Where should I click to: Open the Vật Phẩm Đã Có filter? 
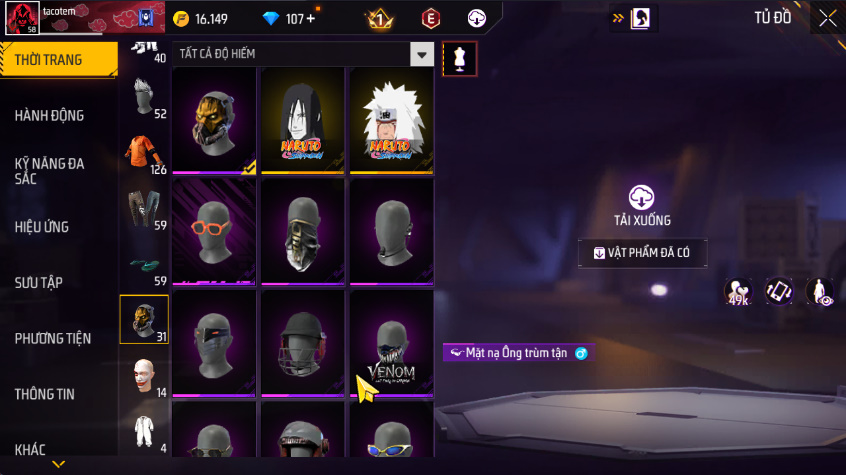(642, 253)
